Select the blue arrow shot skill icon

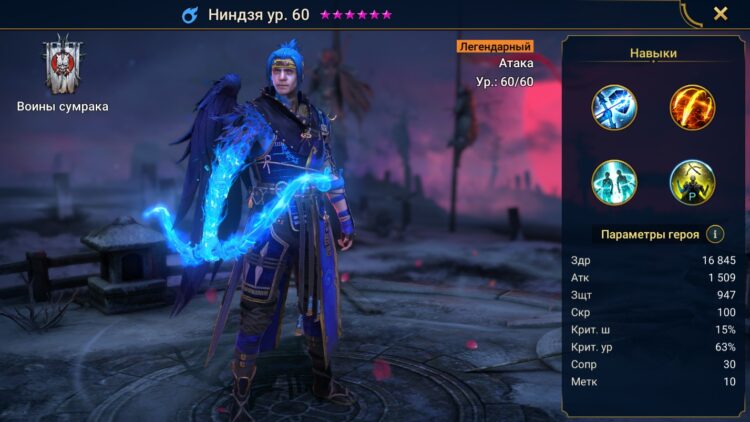click(x=613, y=108)
